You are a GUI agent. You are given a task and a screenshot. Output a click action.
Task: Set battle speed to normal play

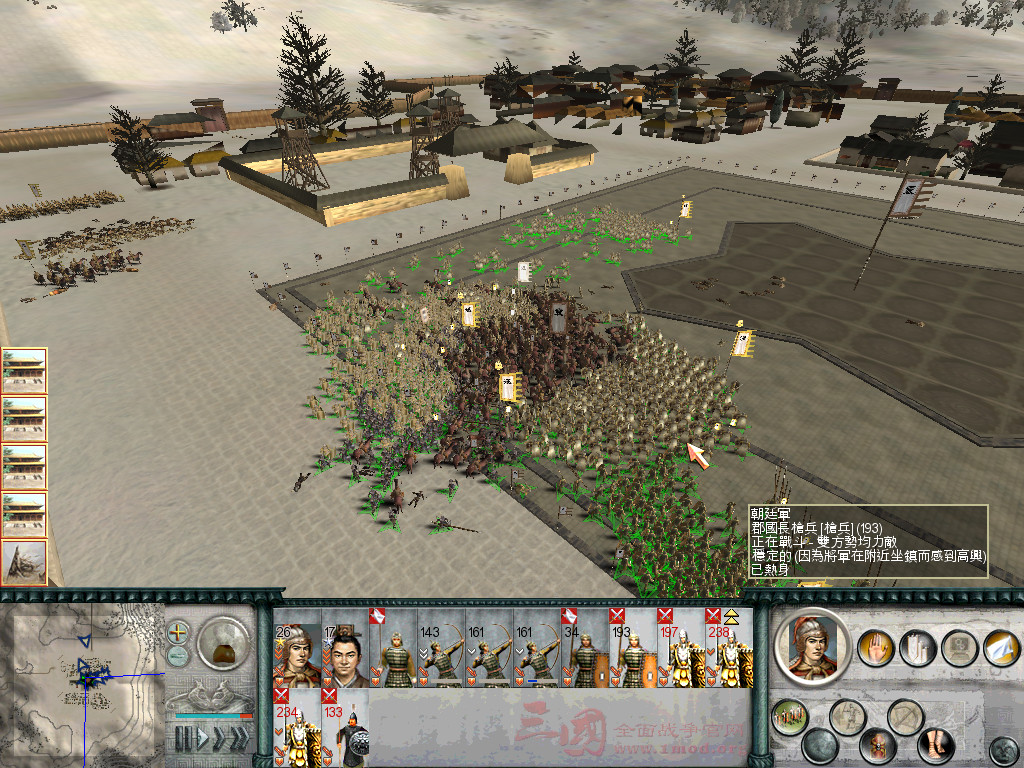pyautogui.click(x=201, y=739)
